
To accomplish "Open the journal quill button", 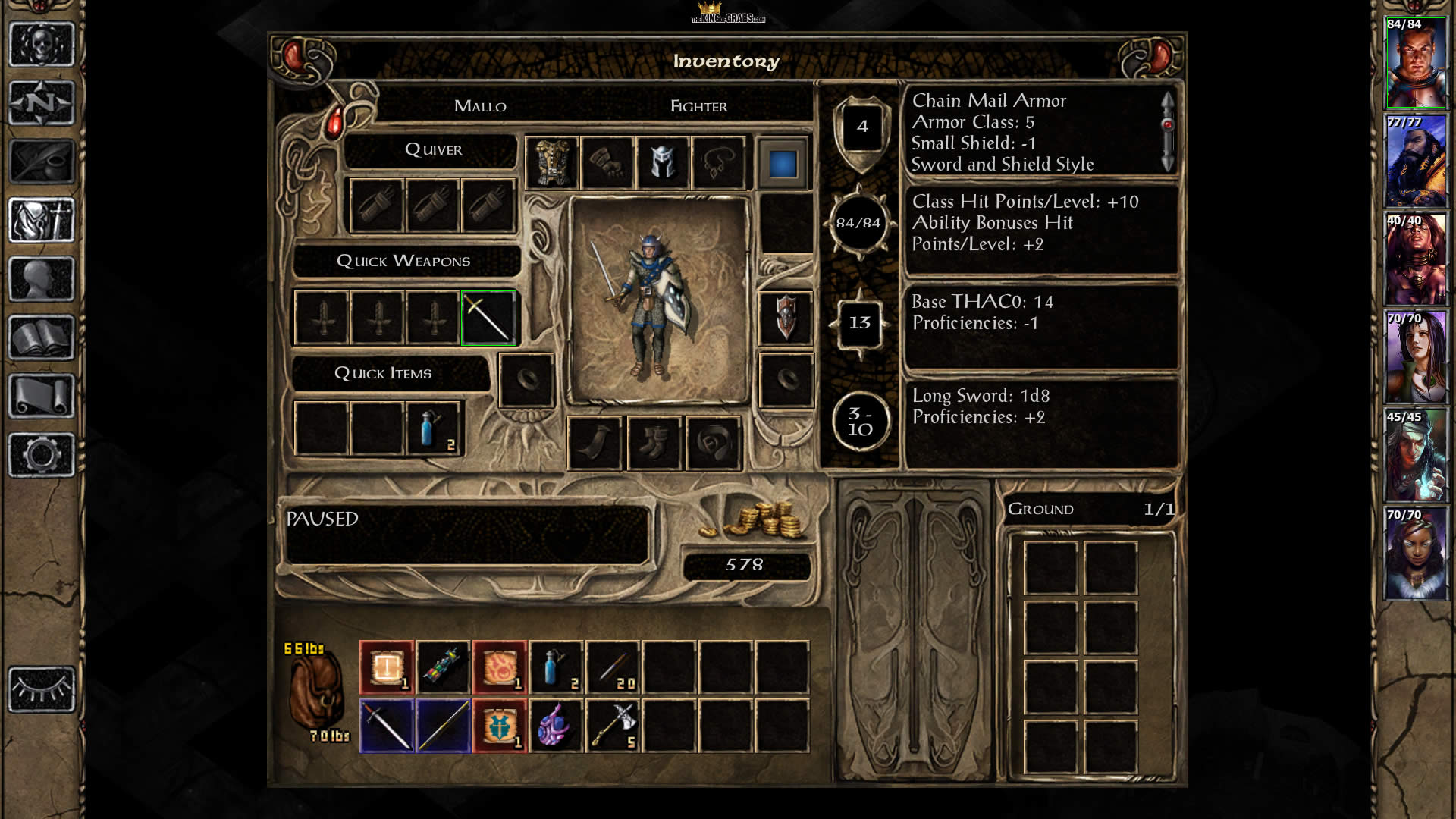I will pyautogui.click(x=42, y=162).
